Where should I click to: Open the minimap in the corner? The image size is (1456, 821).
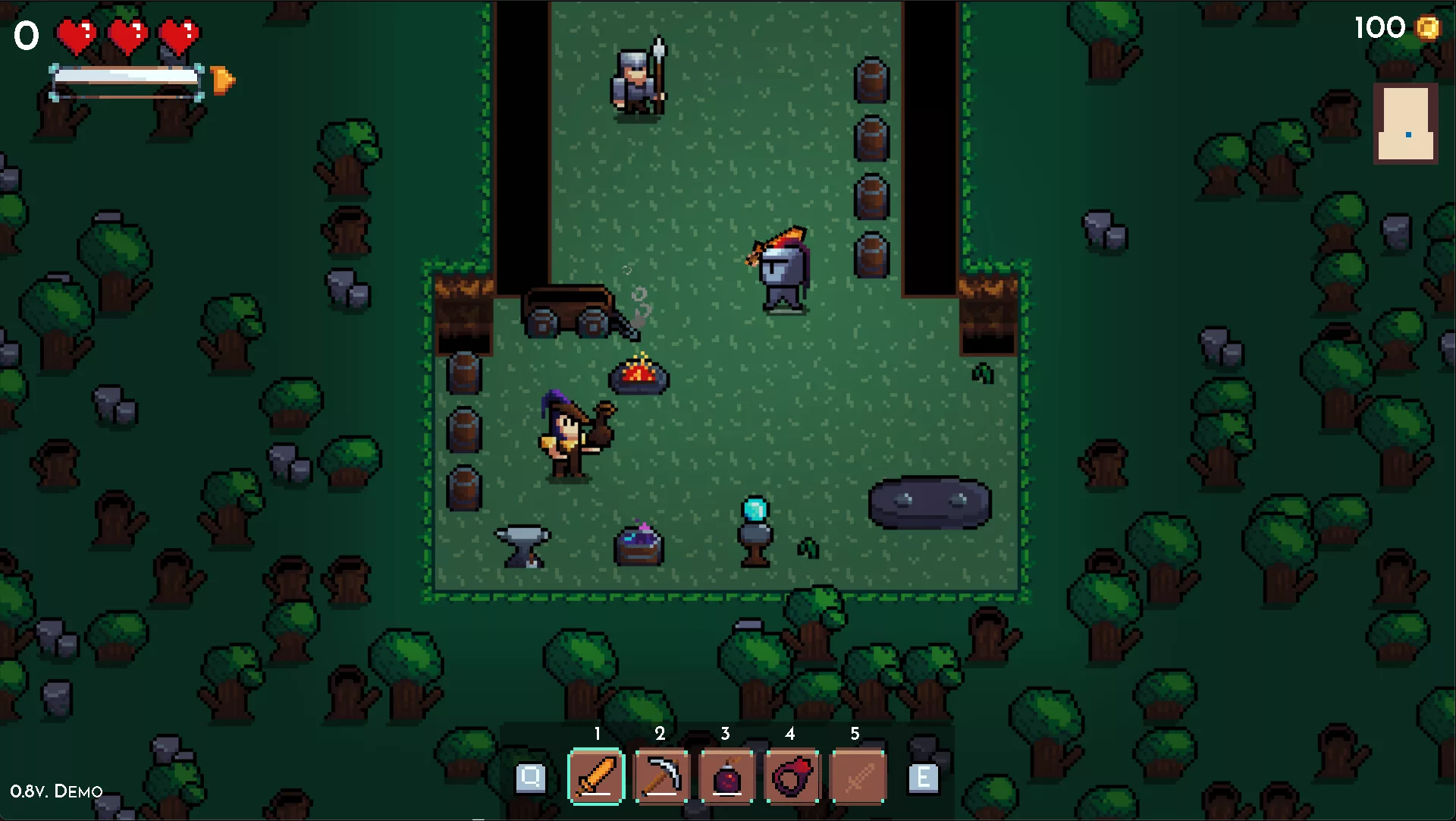click(x=1405, y=124)
